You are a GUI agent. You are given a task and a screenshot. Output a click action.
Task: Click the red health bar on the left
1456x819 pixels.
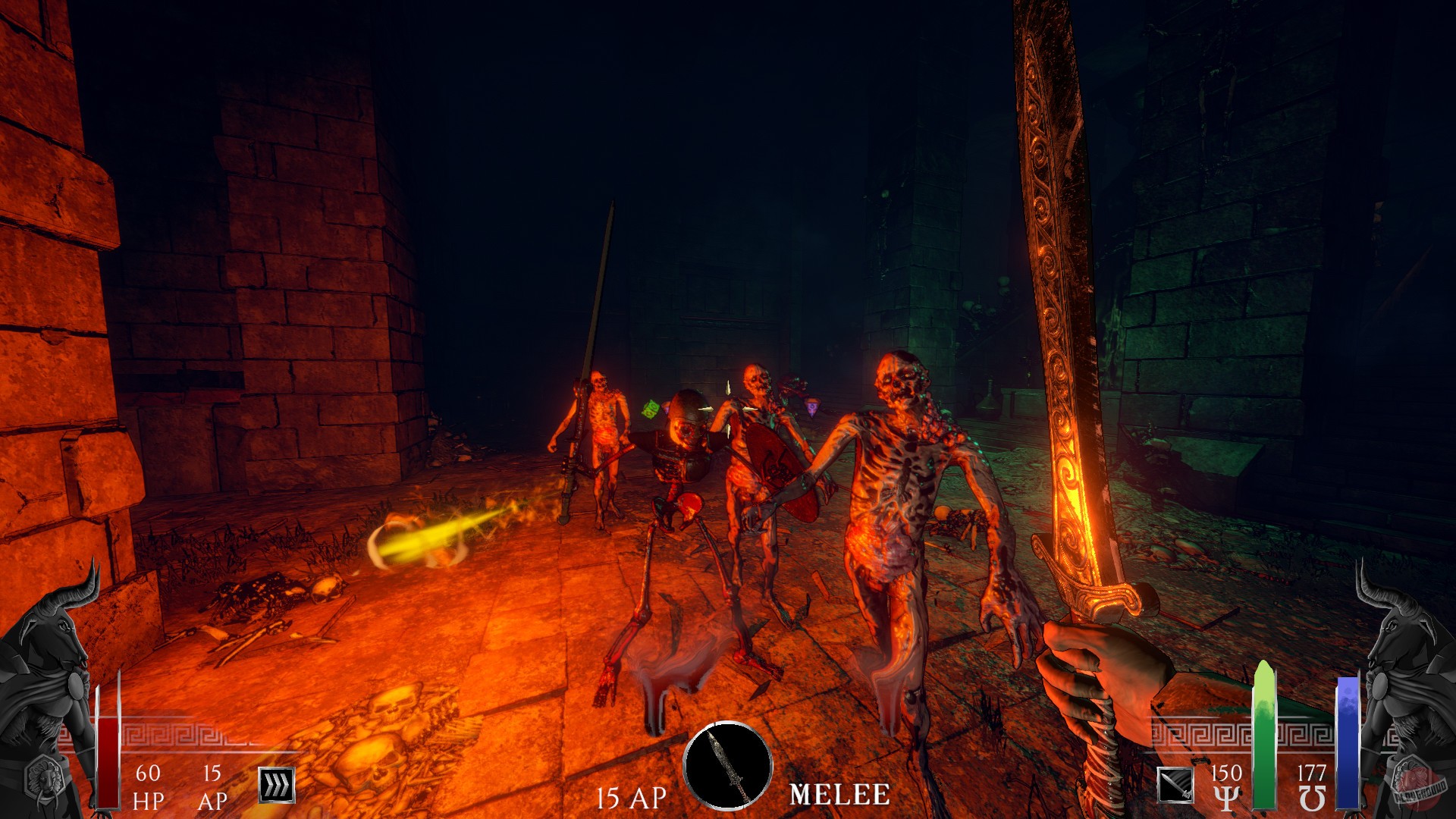[106, 758]
